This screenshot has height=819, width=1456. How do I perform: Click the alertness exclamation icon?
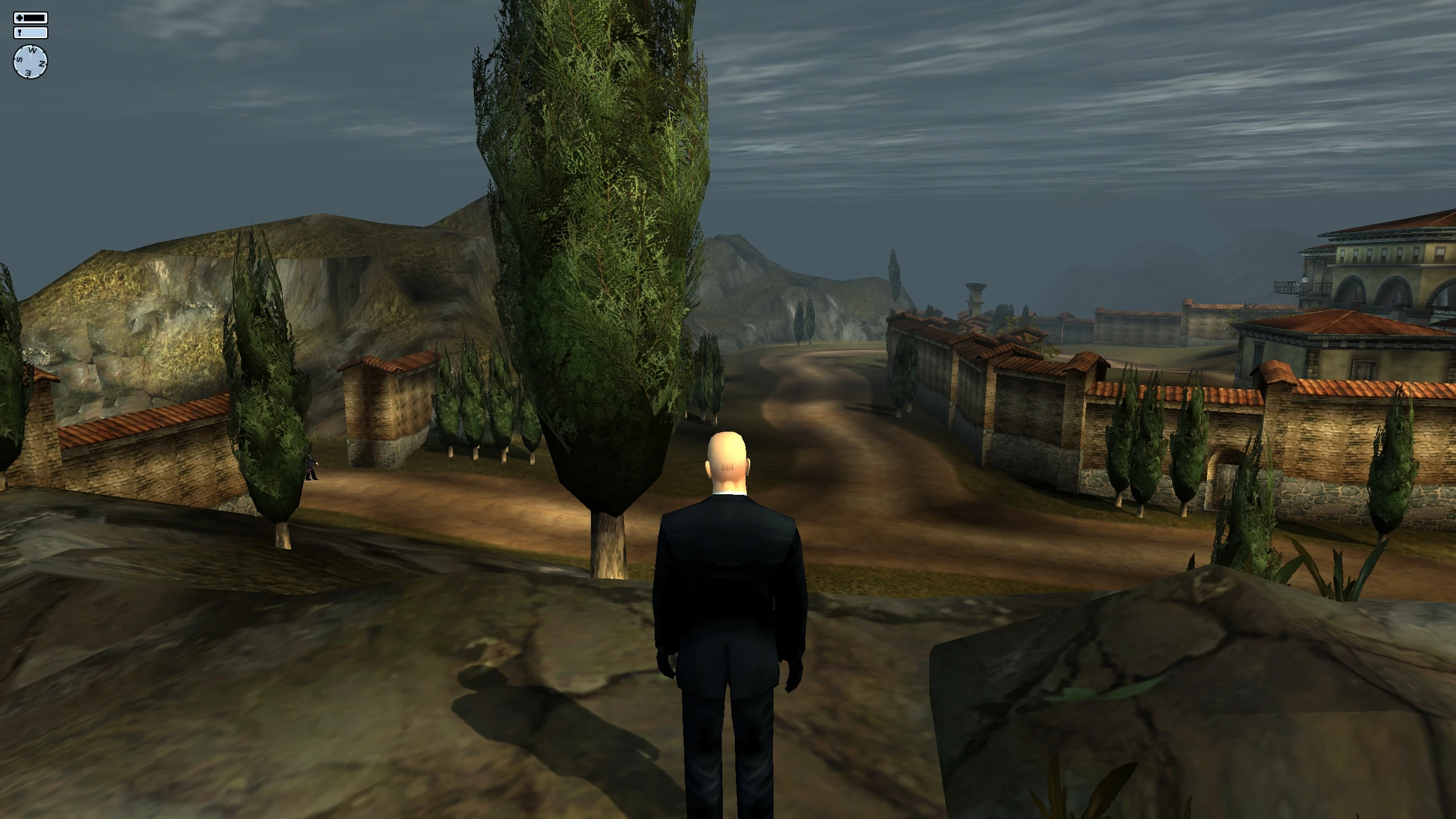pos(19,33)
